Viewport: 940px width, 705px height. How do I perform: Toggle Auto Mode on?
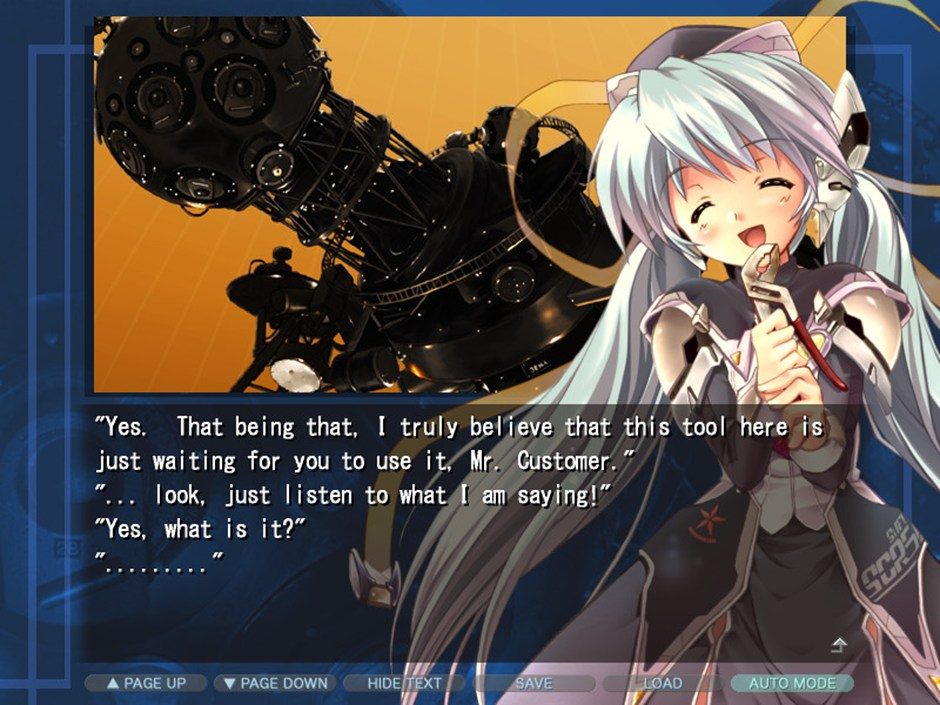tap(792, 683)
